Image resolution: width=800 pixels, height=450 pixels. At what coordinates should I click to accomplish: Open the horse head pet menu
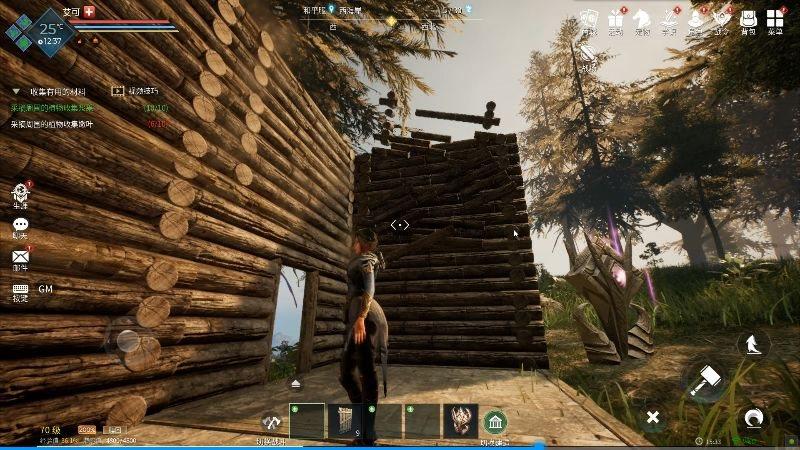pyautogui.click(x=642, y=18)
